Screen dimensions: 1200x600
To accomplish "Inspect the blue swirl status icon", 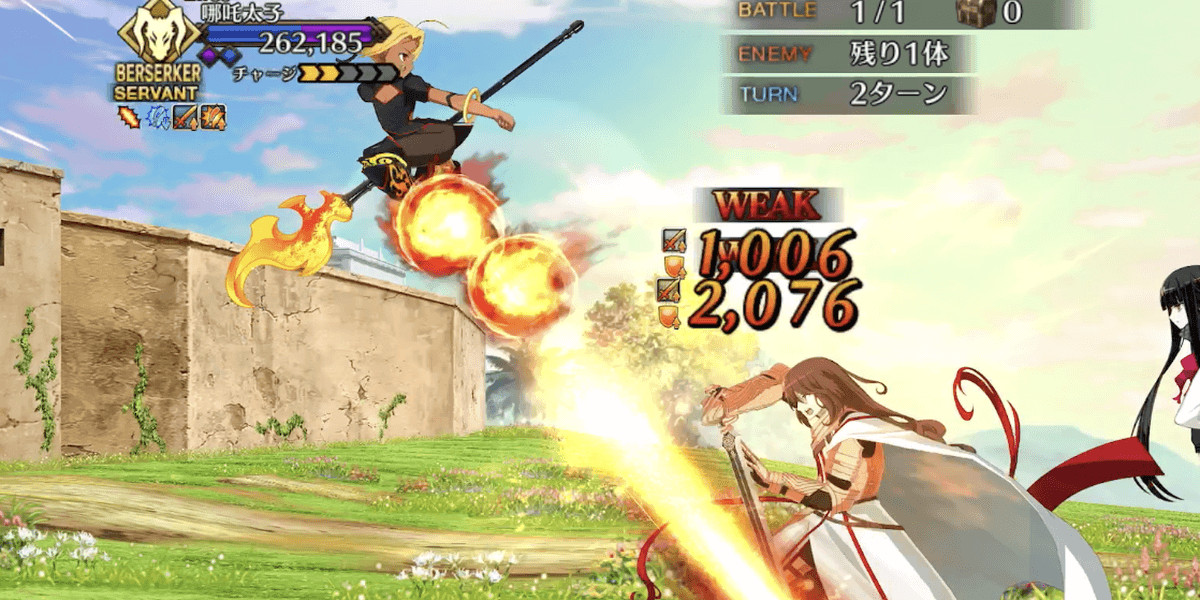I will (x=159, y=118).
